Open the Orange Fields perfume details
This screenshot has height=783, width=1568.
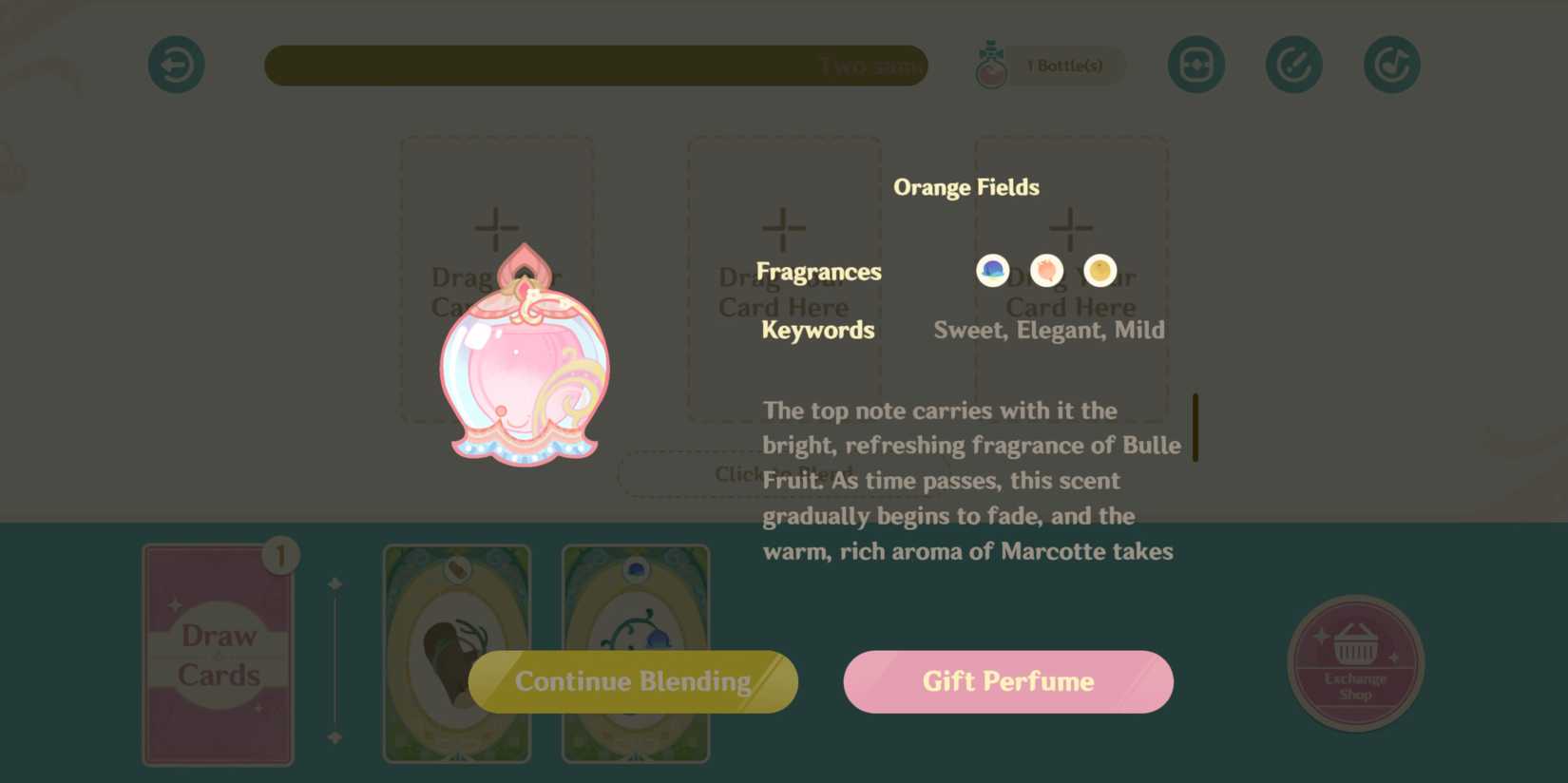coord(966,187)
